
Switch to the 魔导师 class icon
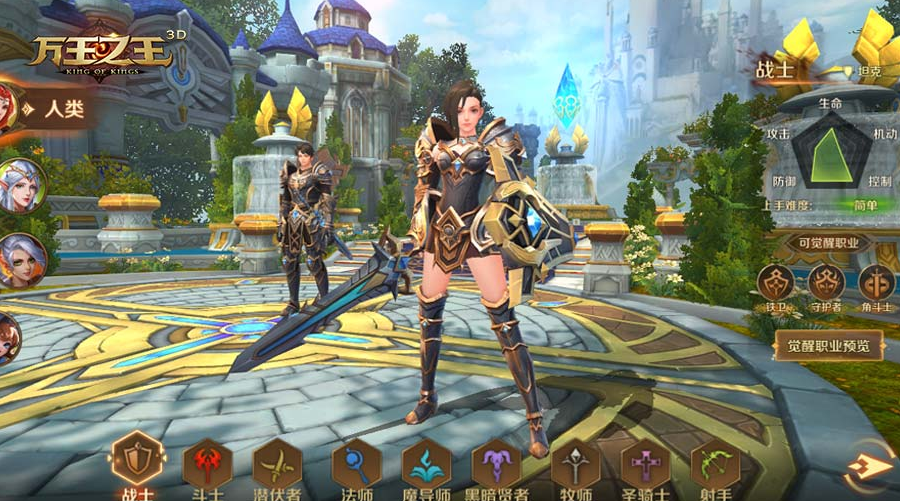(426, 464)
